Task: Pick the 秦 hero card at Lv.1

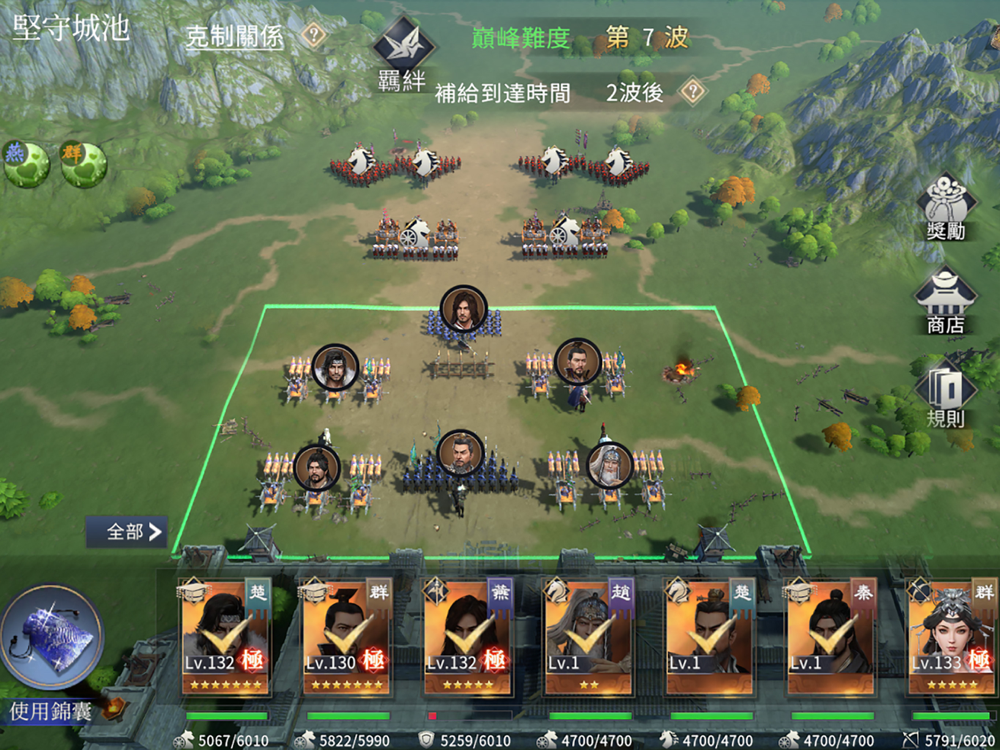Action: pos(831,636)
